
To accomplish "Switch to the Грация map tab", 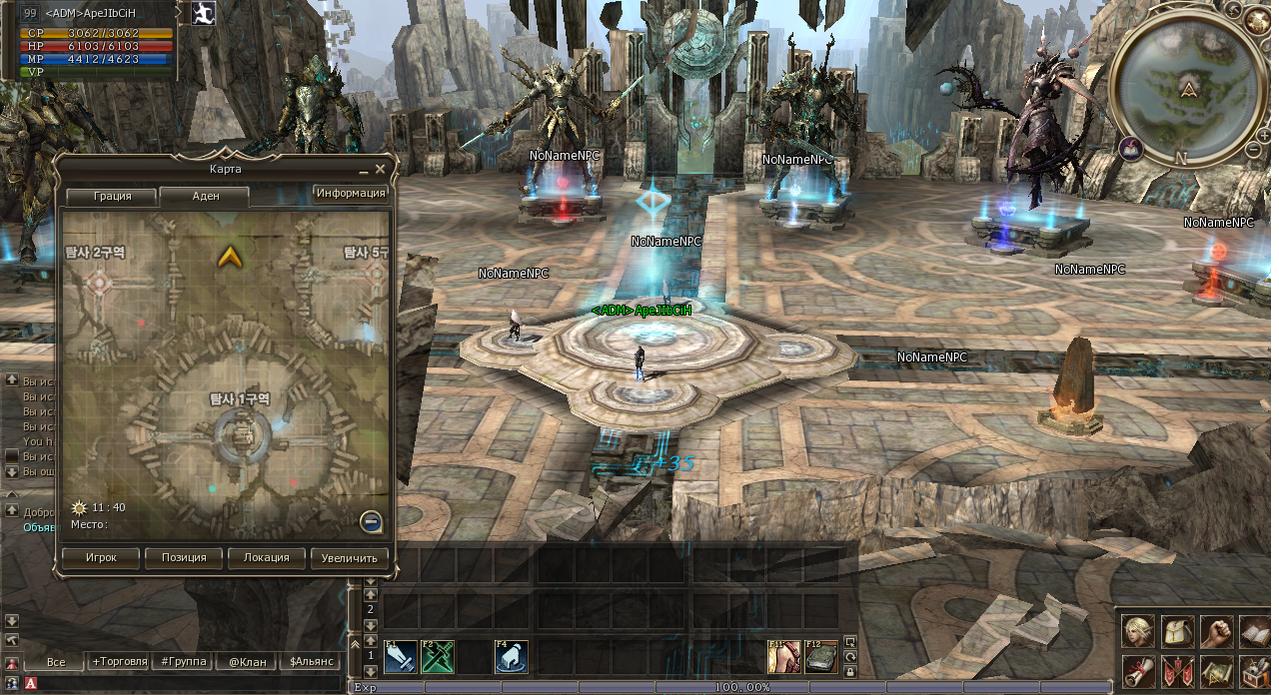I will pyautogui.click(x=112, y=196).
